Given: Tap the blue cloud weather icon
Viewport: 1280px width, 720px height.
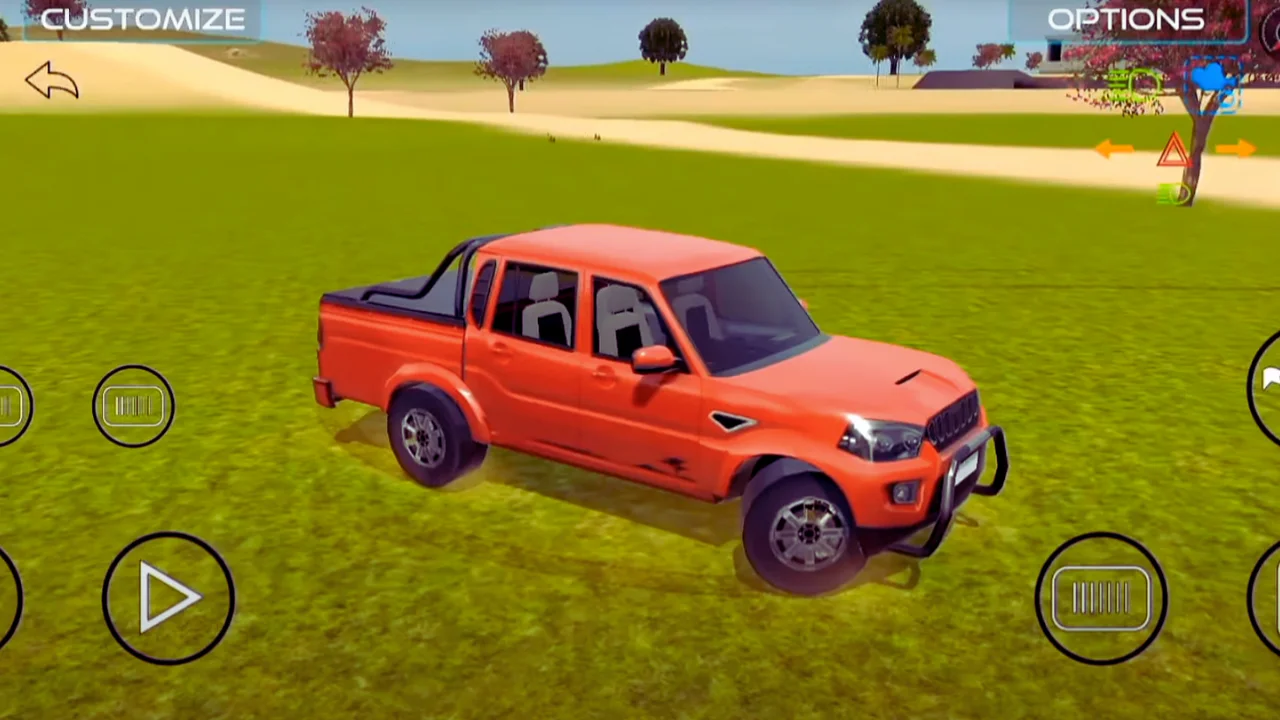Looking at the screenshot, I should 1213,80.
